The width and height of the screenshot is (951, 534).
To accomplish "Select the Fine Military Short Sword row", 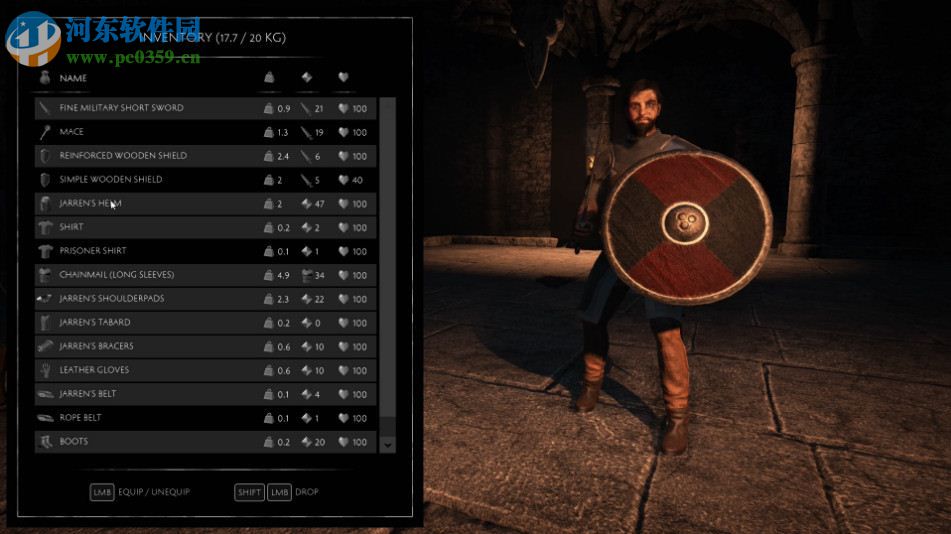I will point(121,108).
